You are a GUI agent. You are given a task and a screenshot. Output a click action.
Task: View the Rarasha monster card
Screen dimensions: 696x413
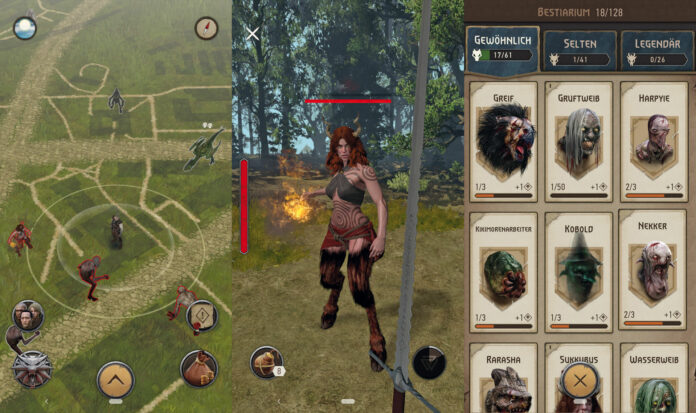tap(503, 380)
